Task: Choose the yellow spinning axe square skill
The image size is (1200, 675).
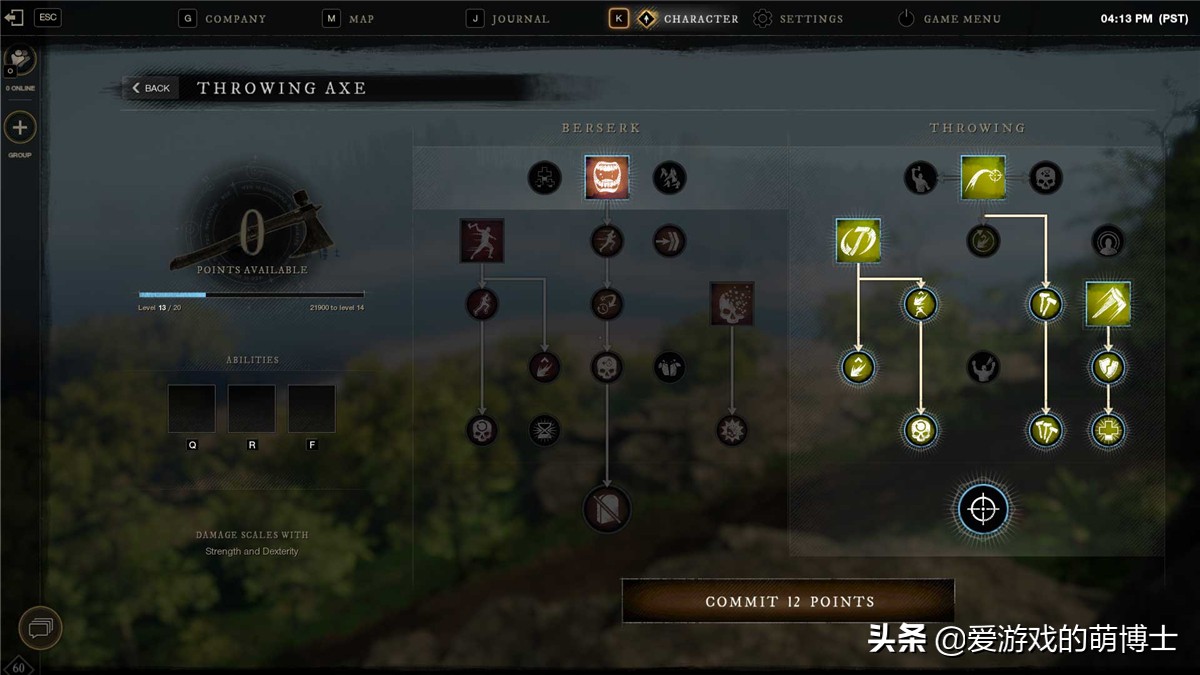Action: click(x=858, y=241)
